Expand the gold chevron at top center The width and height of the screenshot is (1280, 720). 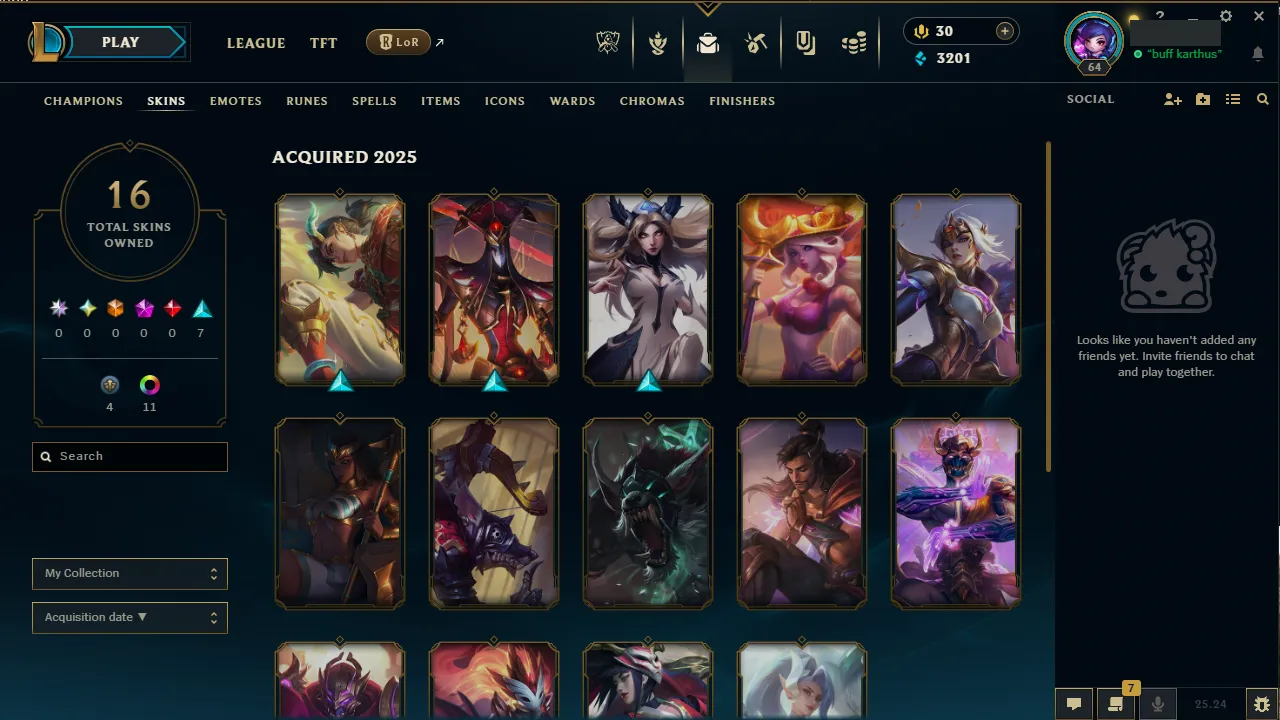[708, 8]
